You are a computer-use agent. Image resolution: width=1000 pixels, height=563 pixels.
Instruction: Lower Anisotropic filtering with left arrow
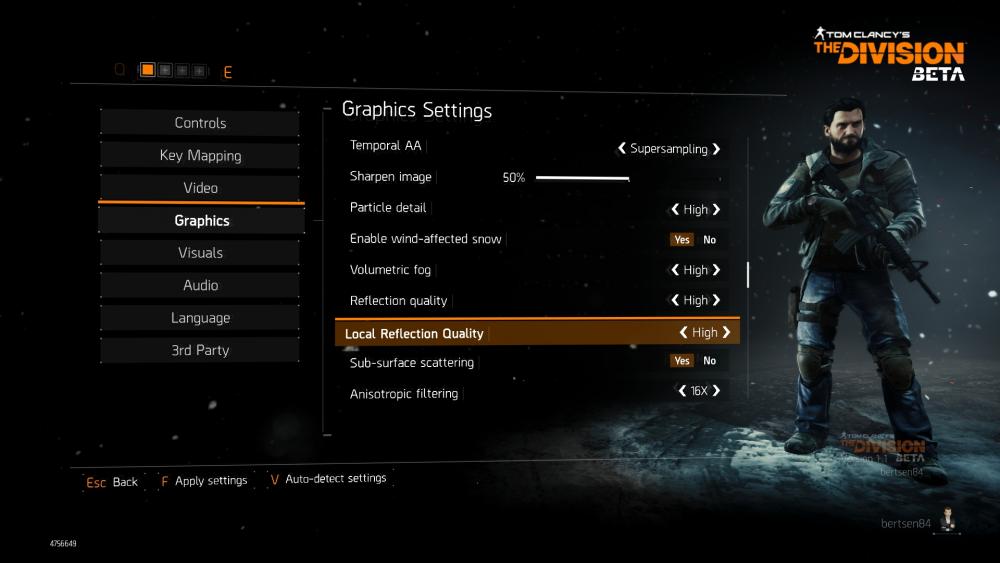(682, 391)
